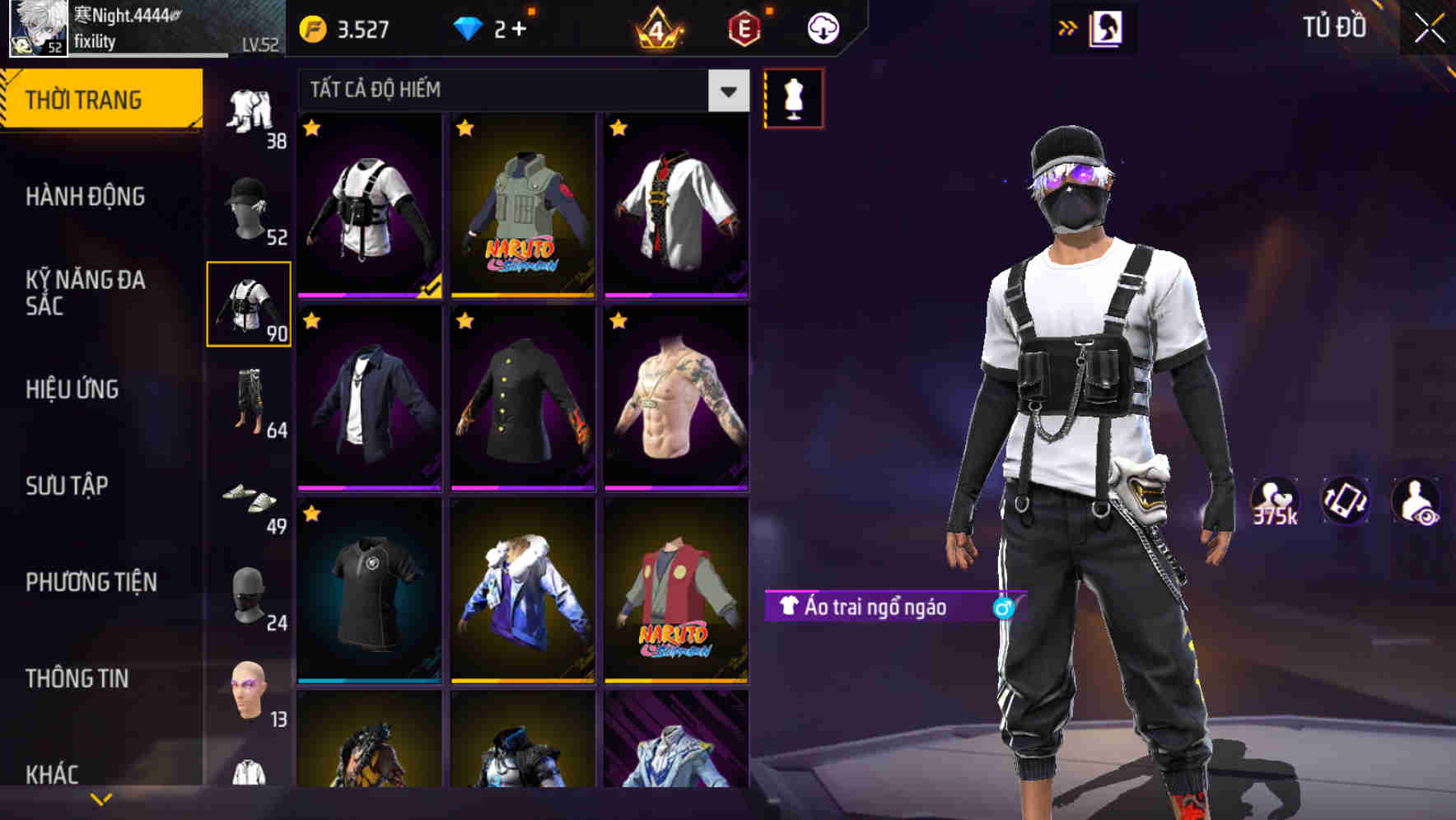Select the mannequin outfit preset icon

[x=794, y=96]
